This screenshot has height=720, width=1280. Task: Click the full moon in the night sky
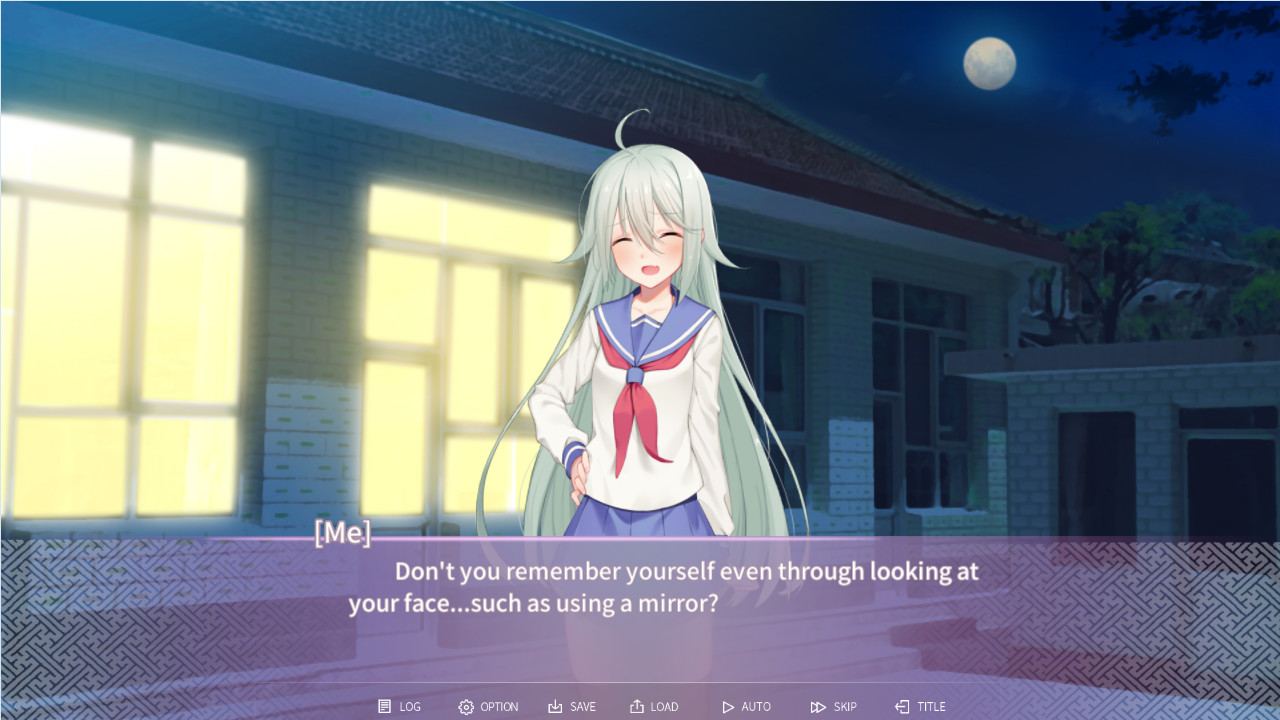click(989, 63)
